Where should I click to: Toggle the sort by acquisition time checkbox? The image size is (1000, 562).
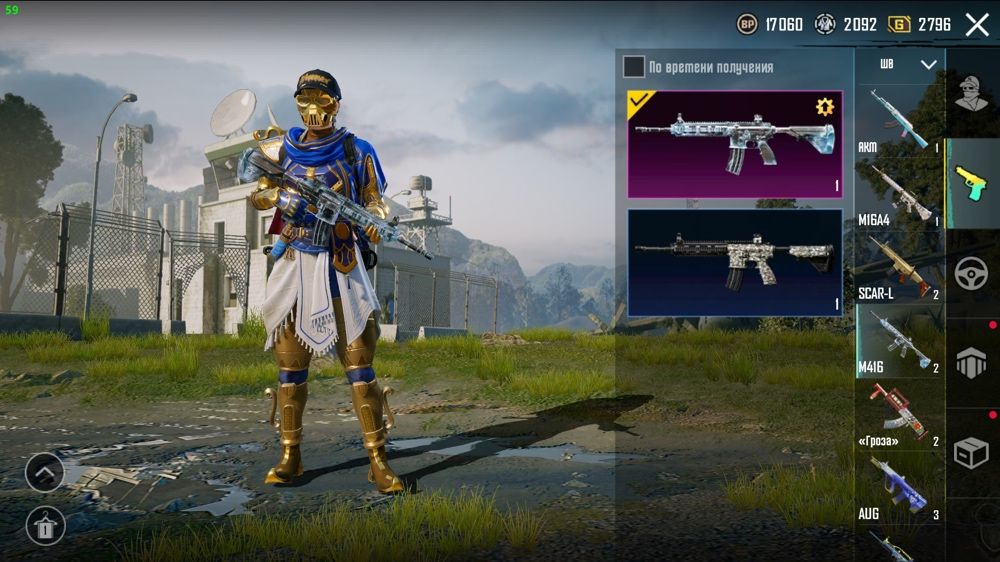pyautogui.click(x=634, y=67)
